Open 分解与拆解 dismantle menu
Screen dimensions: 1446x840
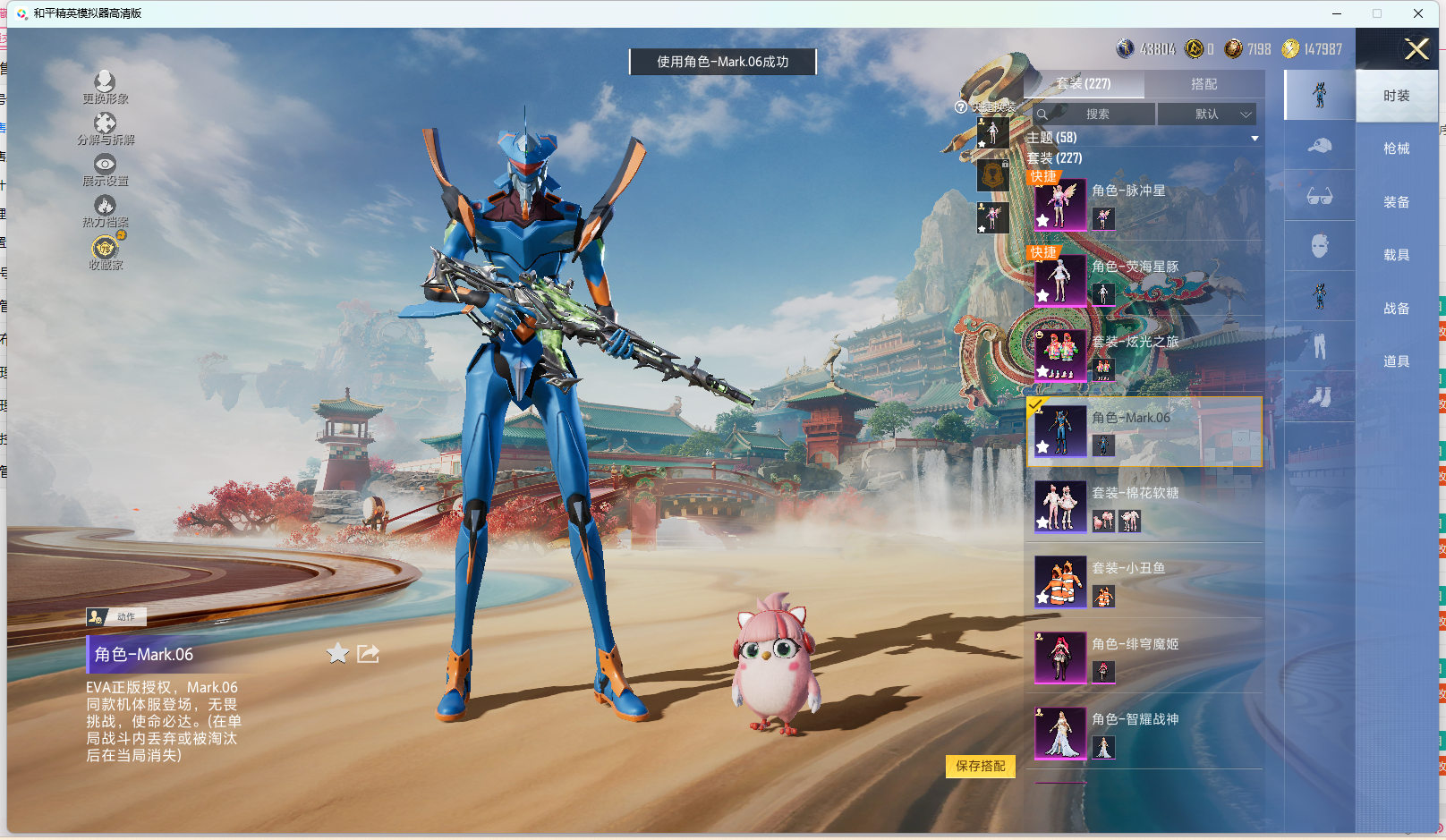(105, 128)
